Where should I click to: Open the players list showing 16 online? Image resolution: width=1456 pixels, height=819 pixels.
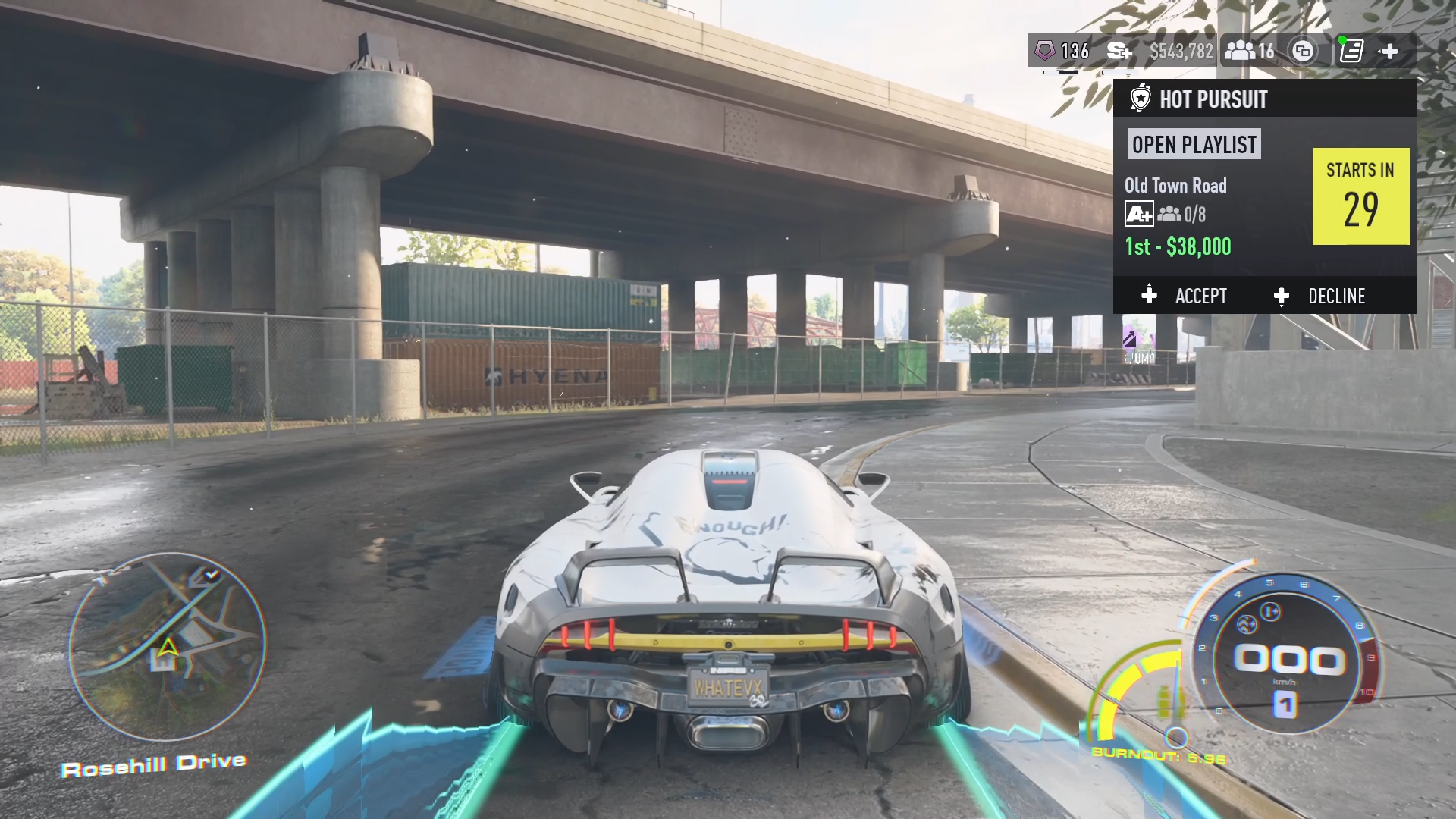1250,51
